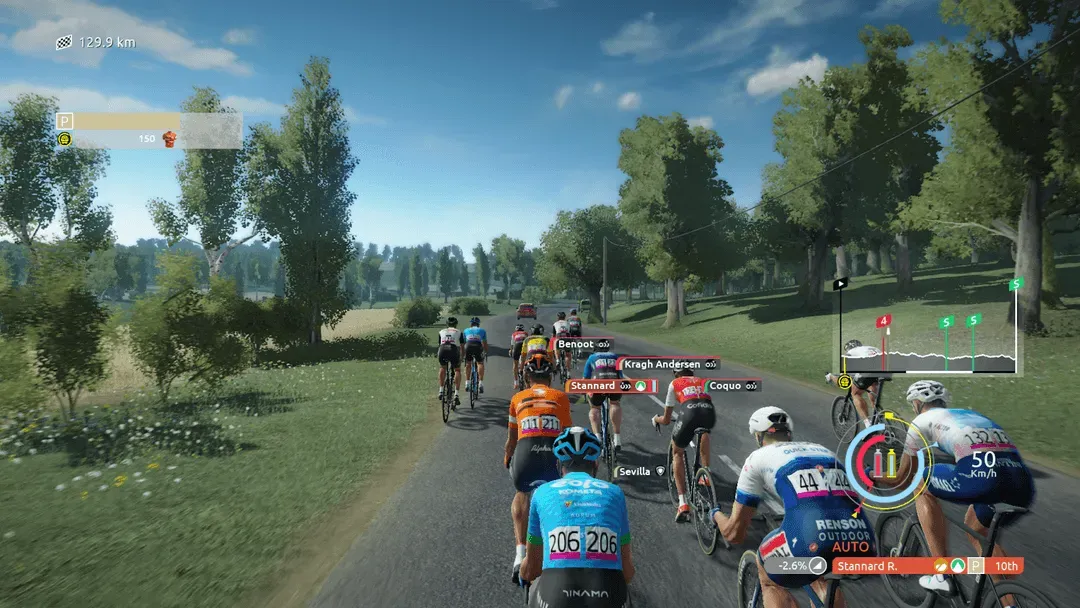Select the final green sprint flag on profile
The height and width of the screenshot is (608, 1080).
point(1016,285)
